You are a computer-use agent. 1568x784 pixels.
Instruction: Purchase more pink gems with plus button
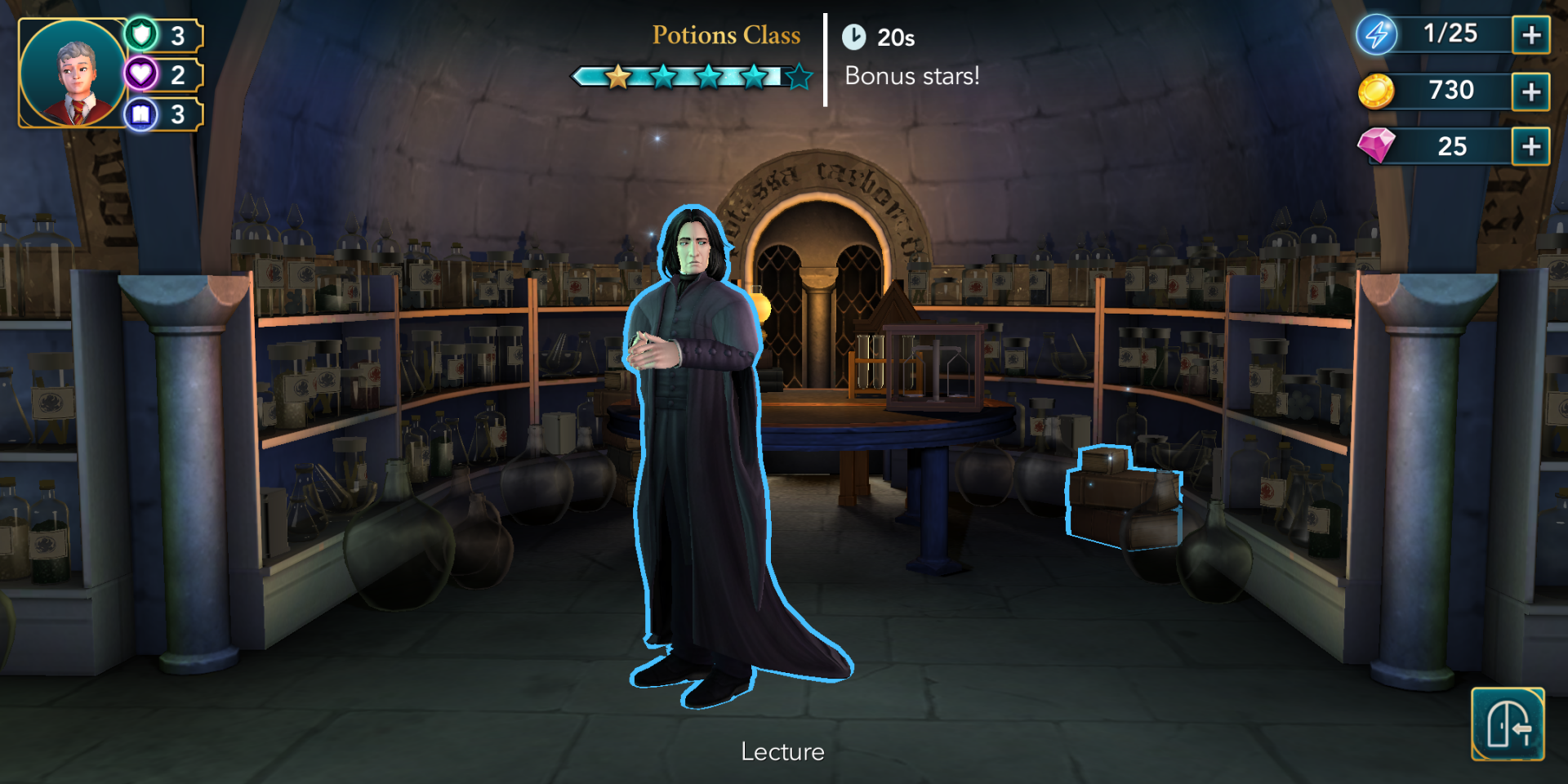click(x=1531, y=147)
